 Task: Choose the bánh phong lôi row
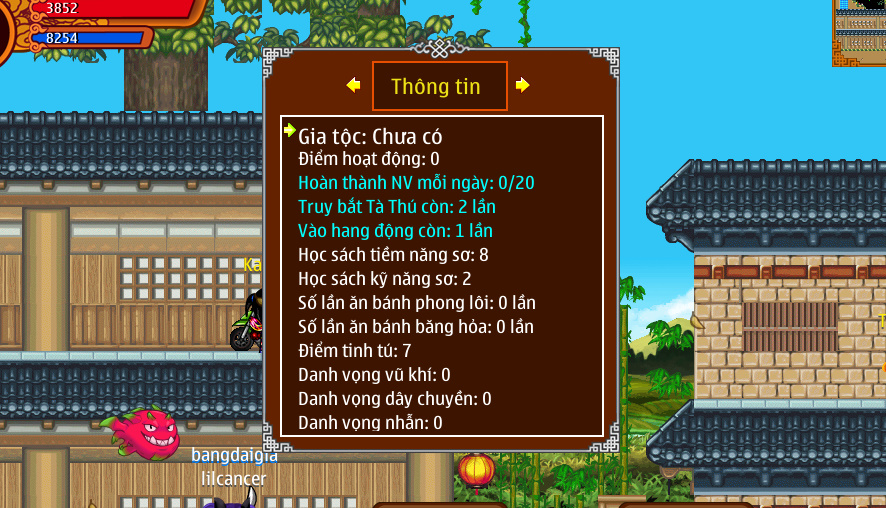tap(417, 303)
